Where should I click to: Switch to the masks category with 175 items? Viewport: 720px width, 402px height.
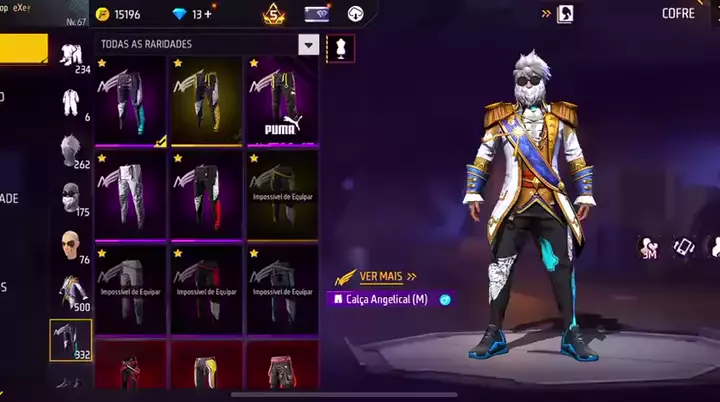(70, 197)
